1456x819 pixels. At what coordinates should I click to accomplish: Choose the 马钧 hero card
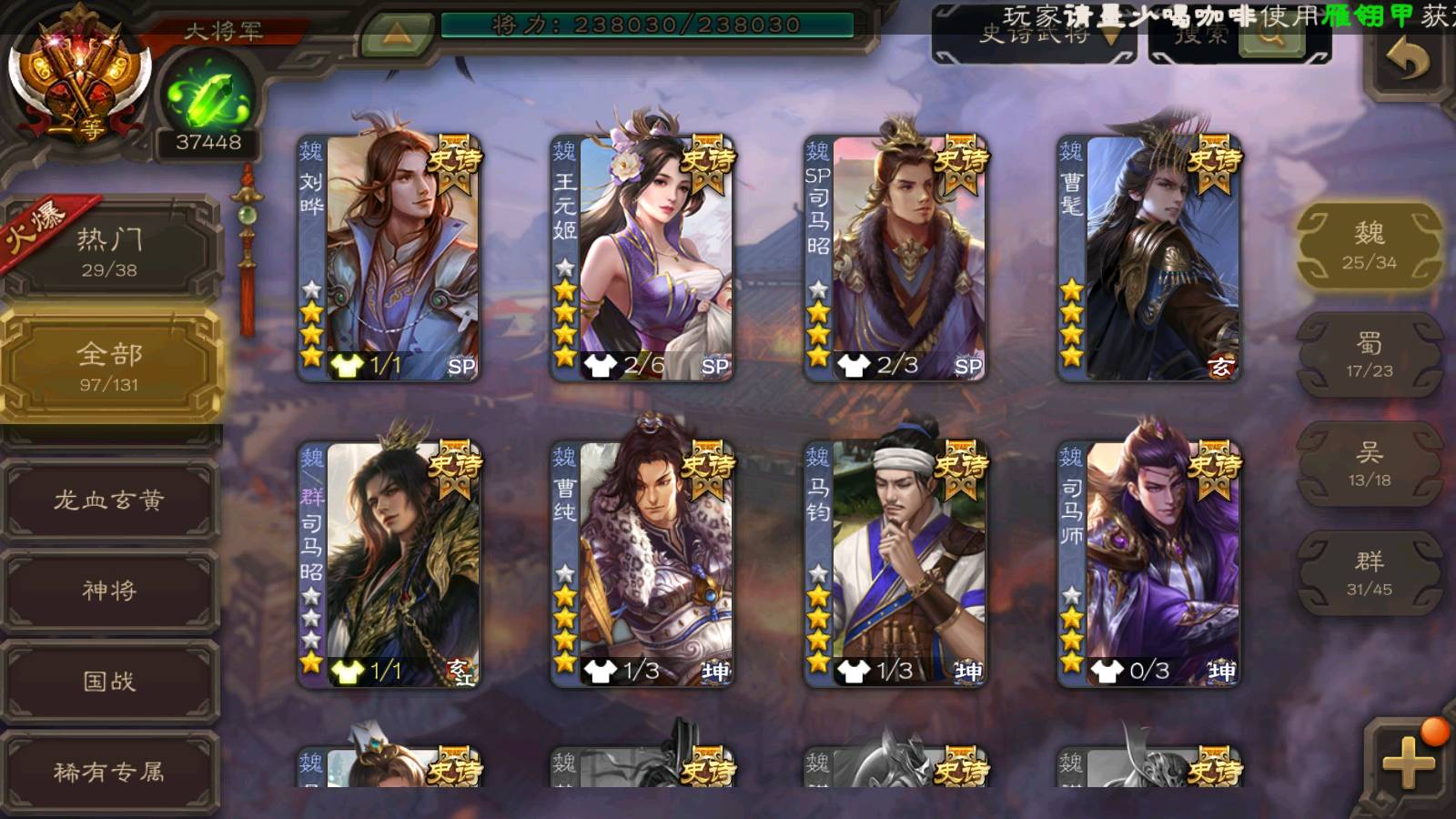[x=895, y=562]
